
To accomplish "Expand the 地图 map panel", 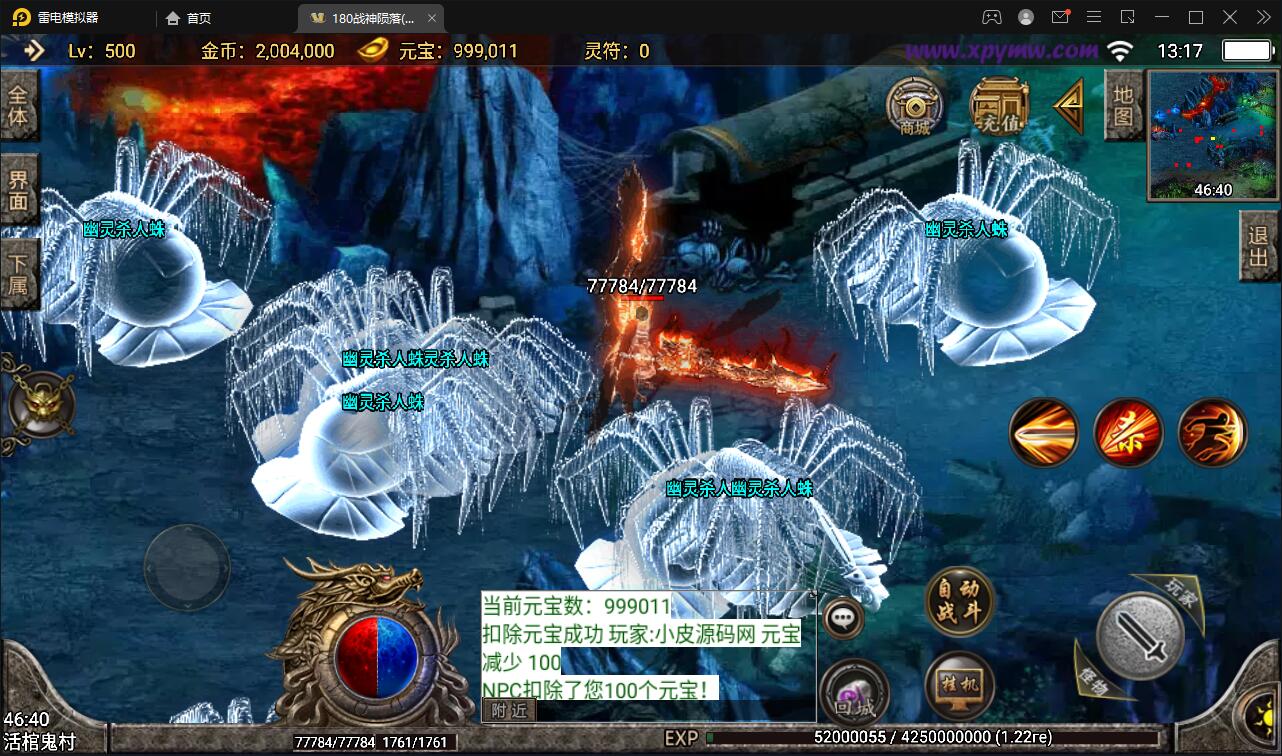I will point(1124,105).
